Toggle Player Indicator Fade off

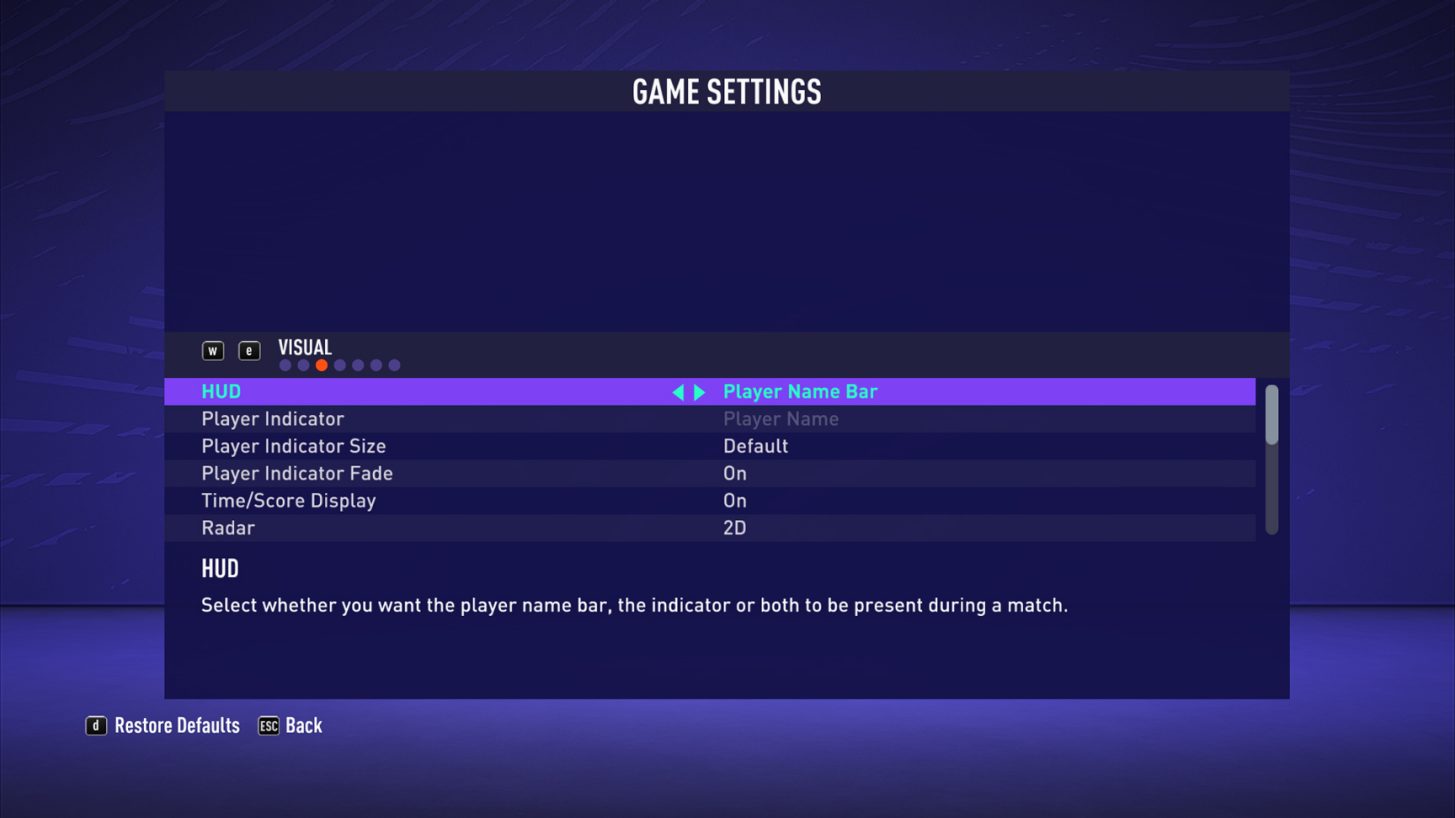[x=735, y=473]
